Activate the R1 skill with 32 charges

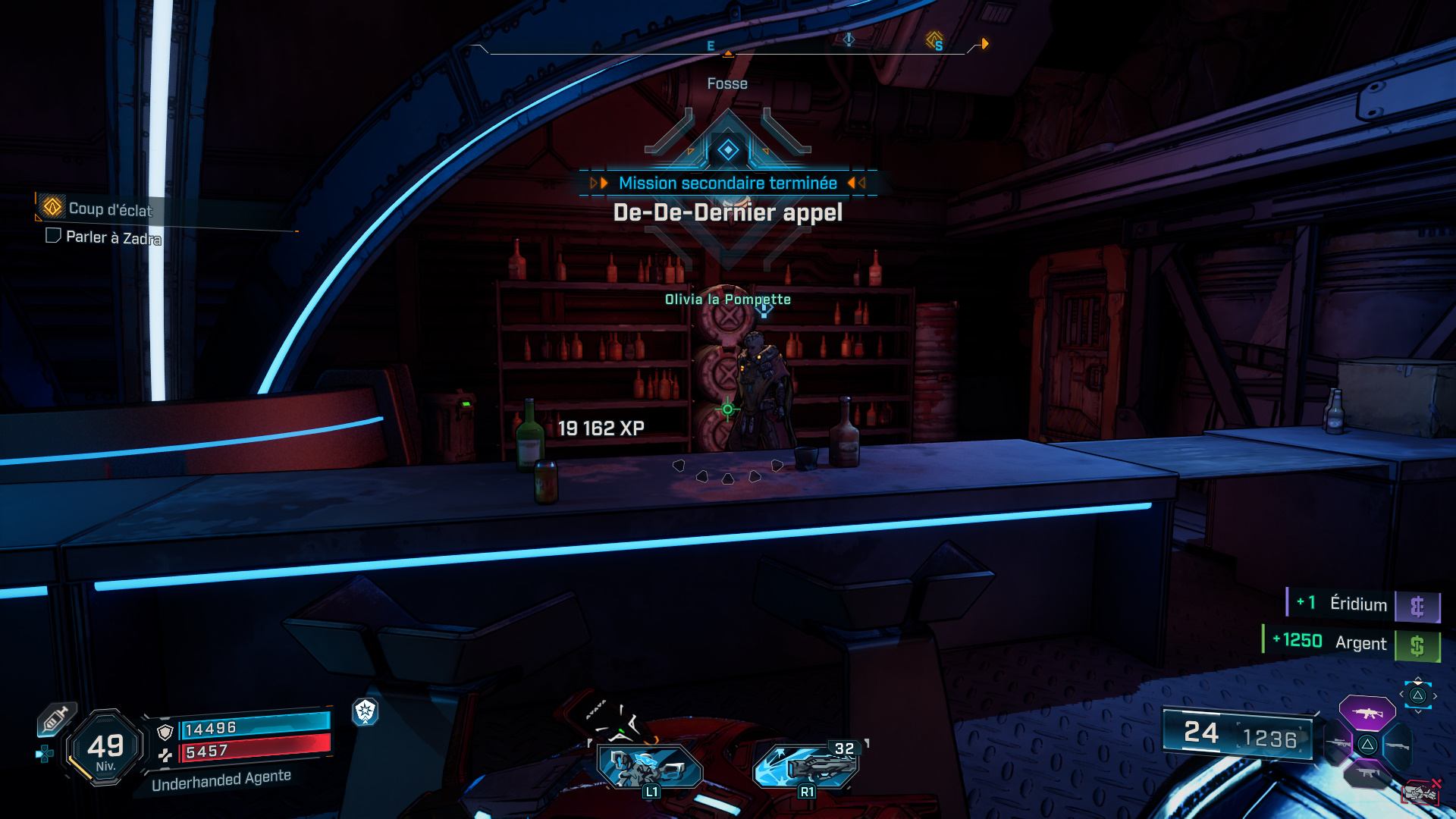pyautogui.click(x=806, y=766)
